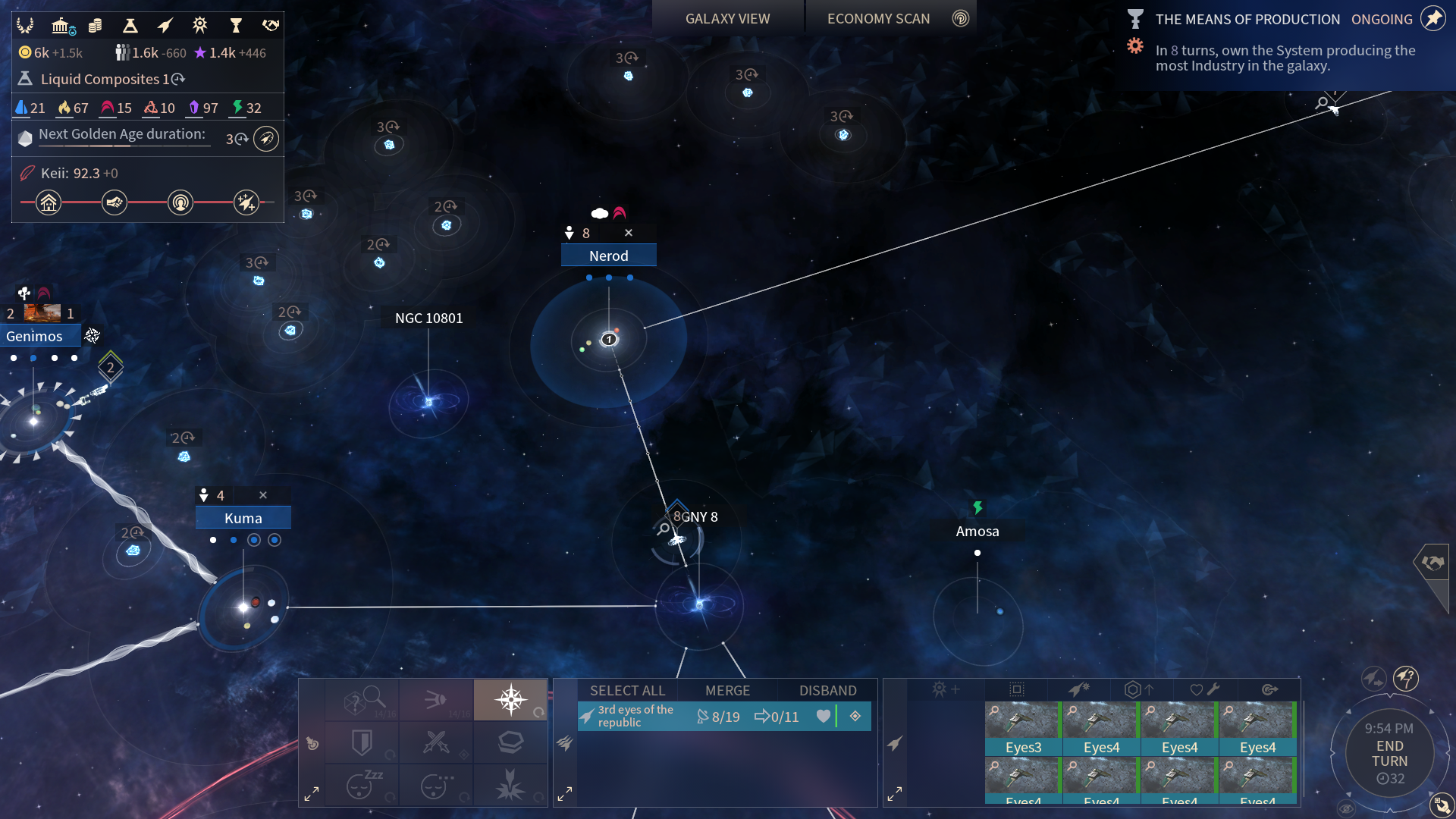This screenshot has width=1456, height=819.
Task: Disband the selected fleet
Action: [827, 691]
